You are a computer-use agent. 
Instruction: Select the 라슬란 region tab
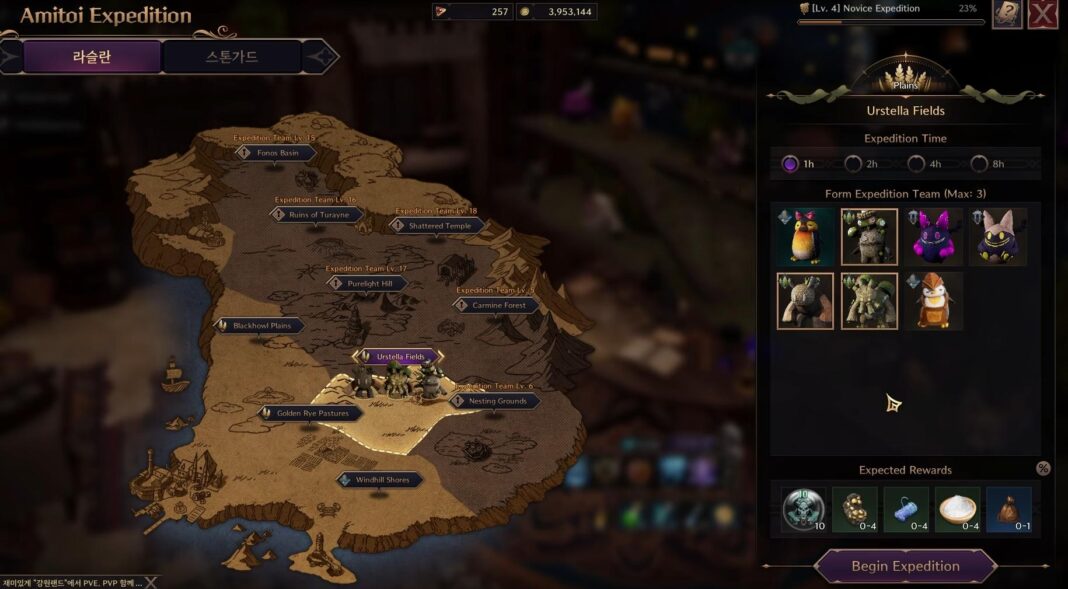pyautogui.click(x=91, y=57)
